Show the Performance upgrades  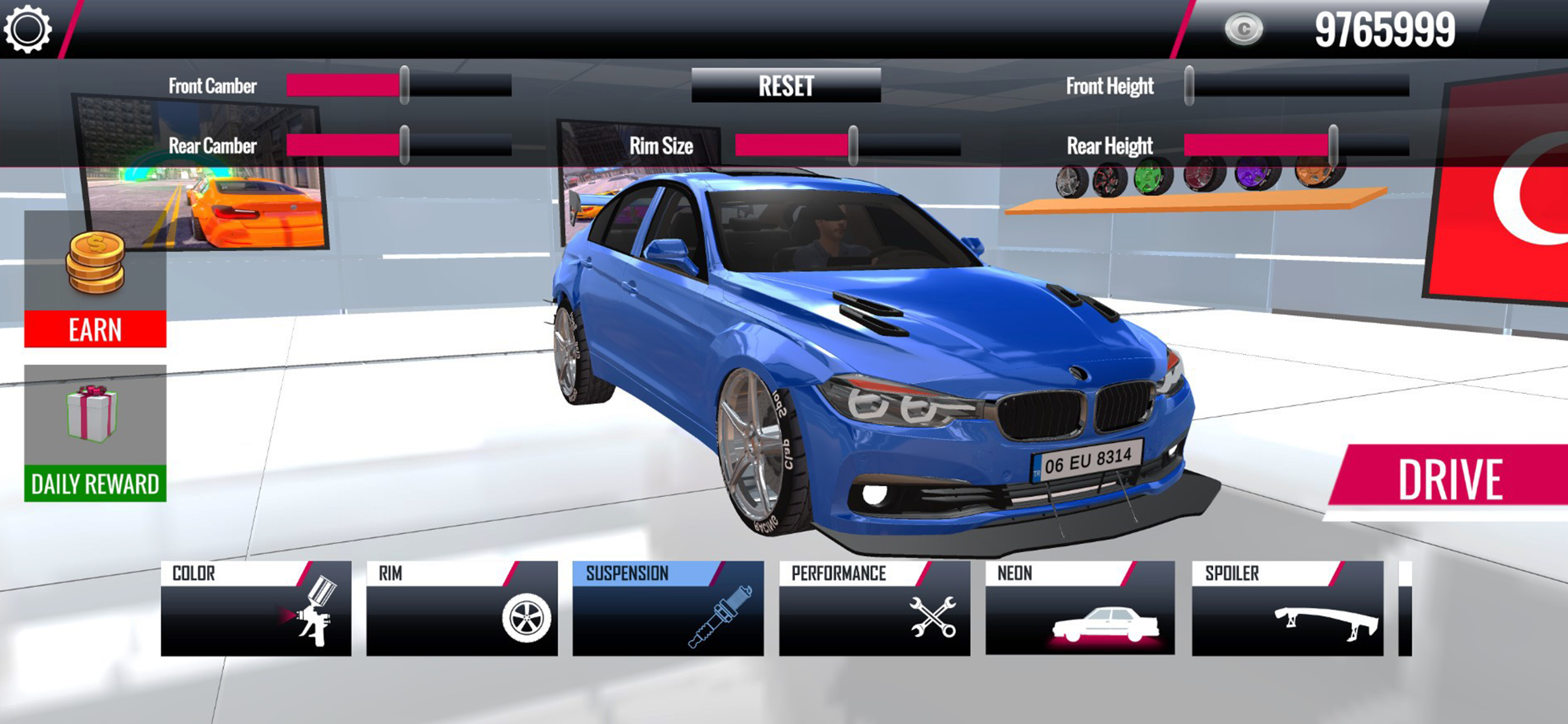tap(874, 609)
